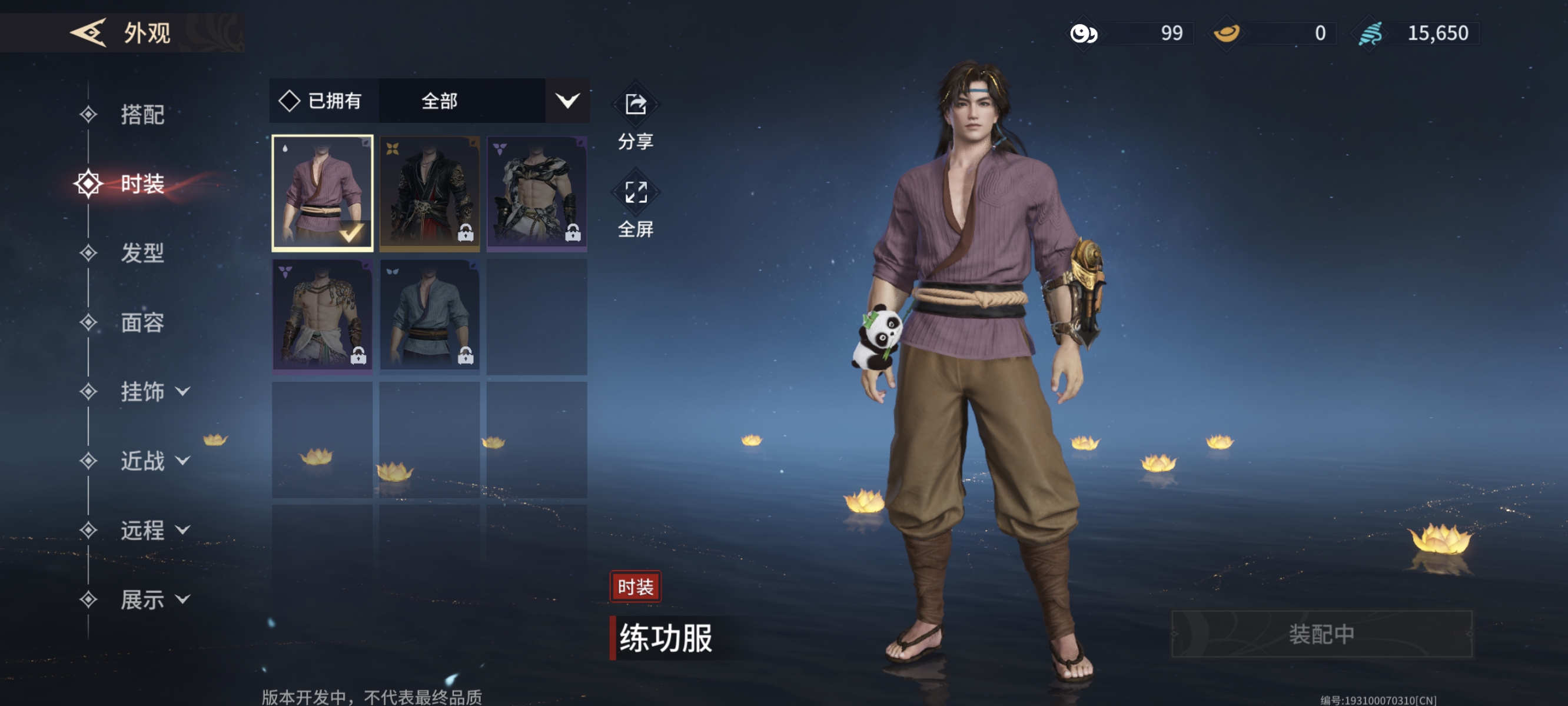Viewport: 1568px width, 706px height.
Task: Toggle the 已拥有 owned filter
Action: click(x=321, y=101)
